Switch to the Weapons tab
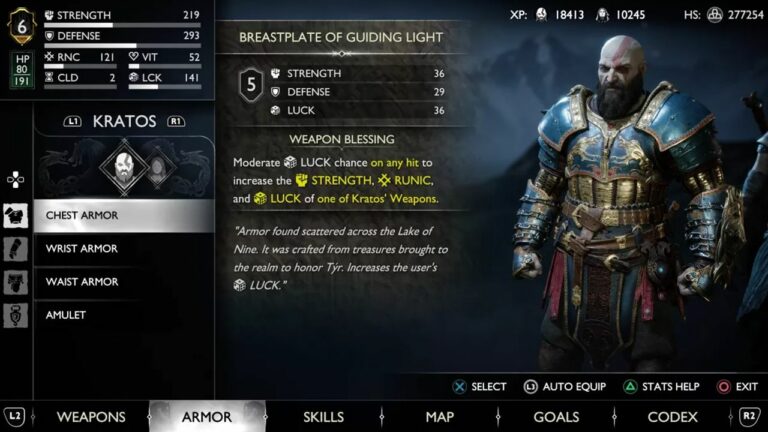768x432 pixels. point(91,417)
